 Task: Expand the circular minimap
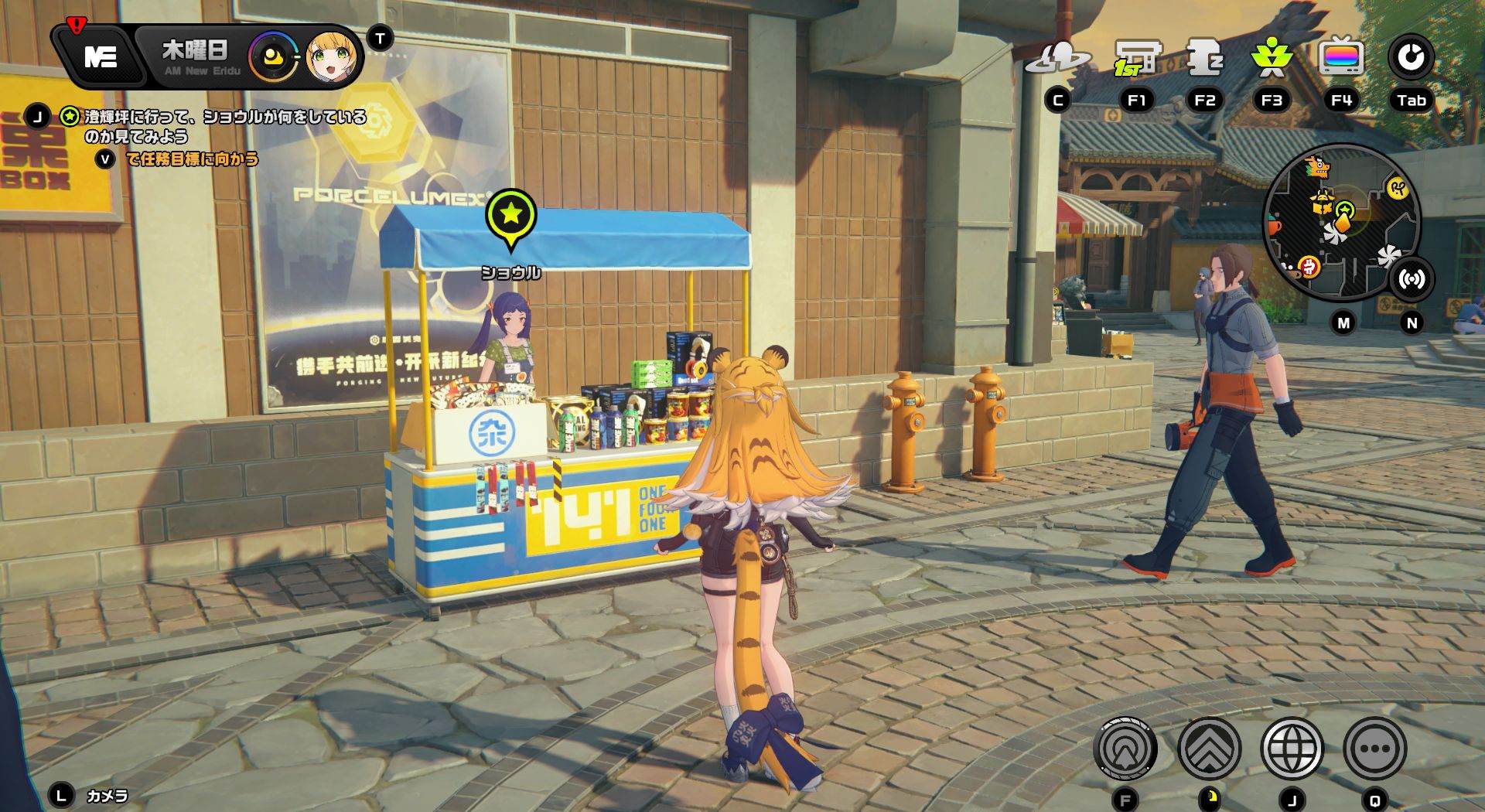pyautogui.click(x=1340, y=222)
